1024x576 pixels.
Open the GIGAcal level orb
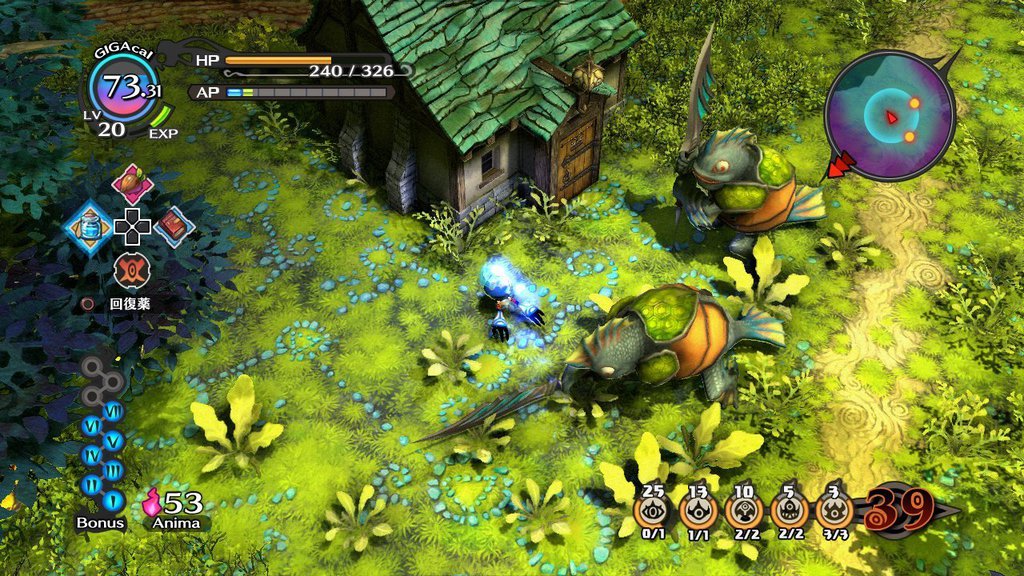(124, 89)
